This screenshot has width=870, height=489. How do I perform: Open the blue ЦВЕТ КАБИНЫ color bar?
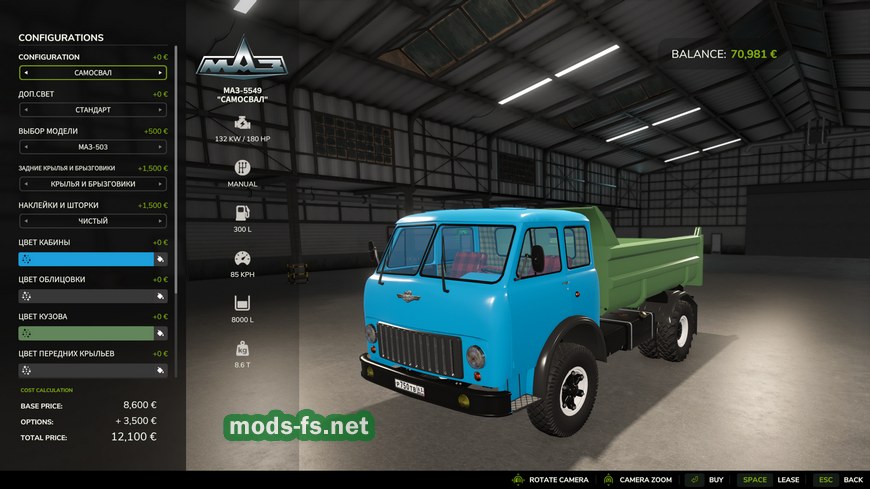point(85,259)
